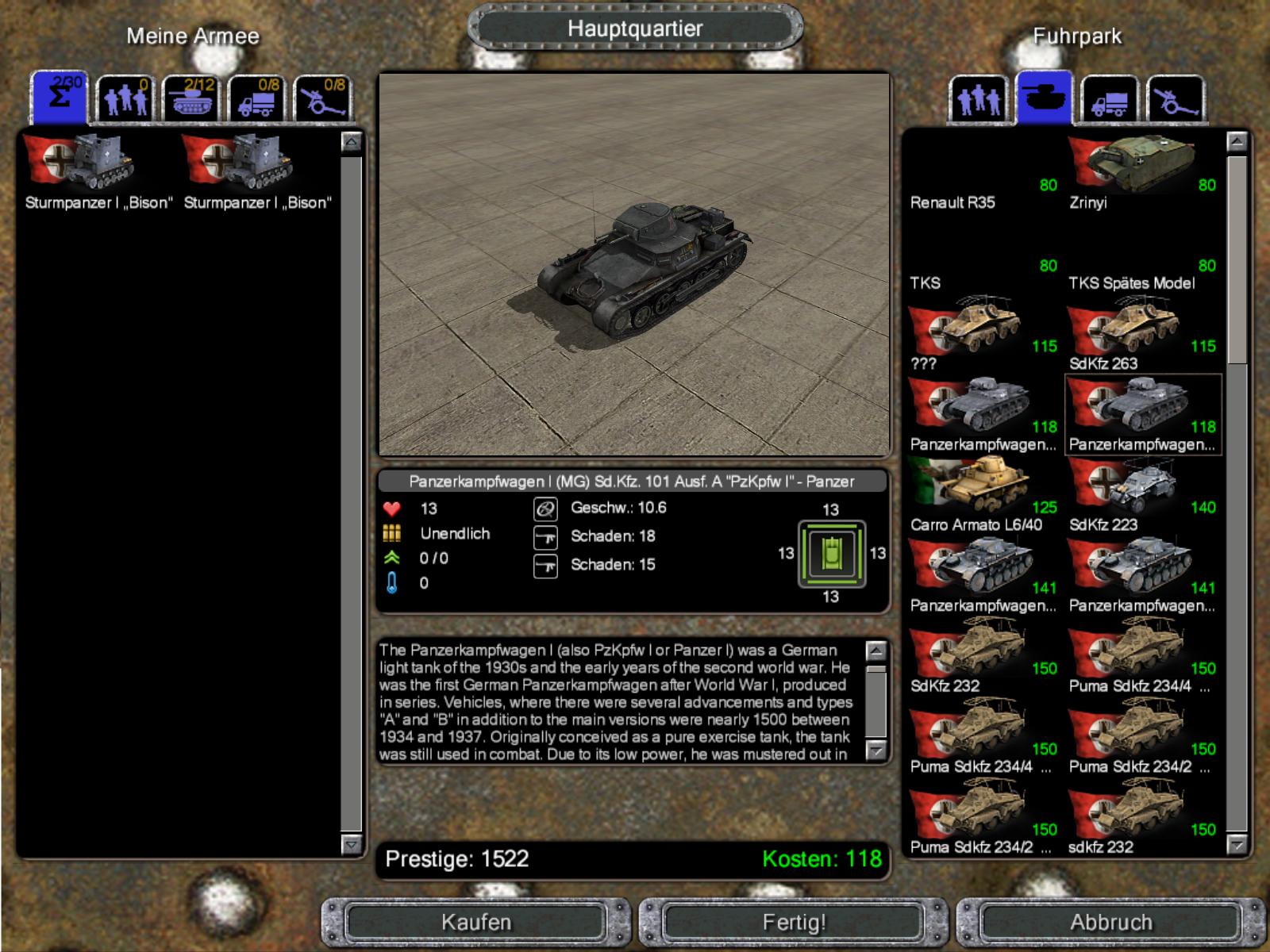The image size is (1270, 952).
Task: Open the Meine Armee infantry tab
Action: (x=125, y=100)
